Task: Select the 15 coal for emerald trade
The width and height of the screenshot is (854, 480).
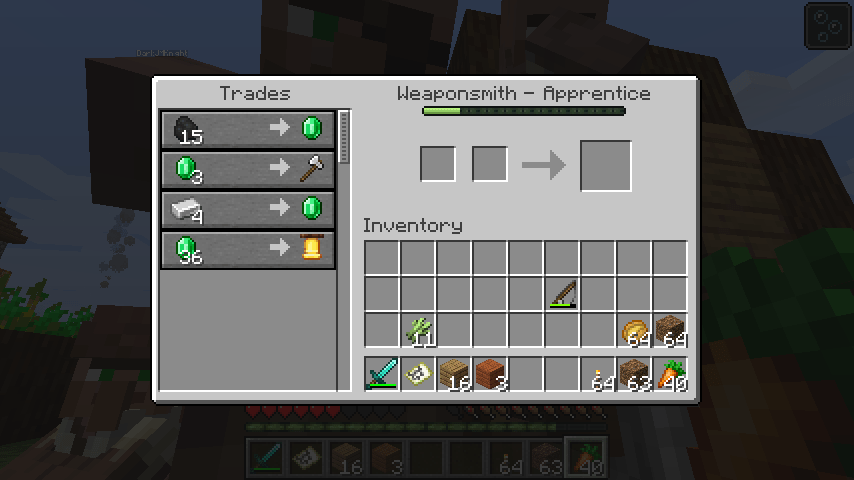Action: [248, 129]
